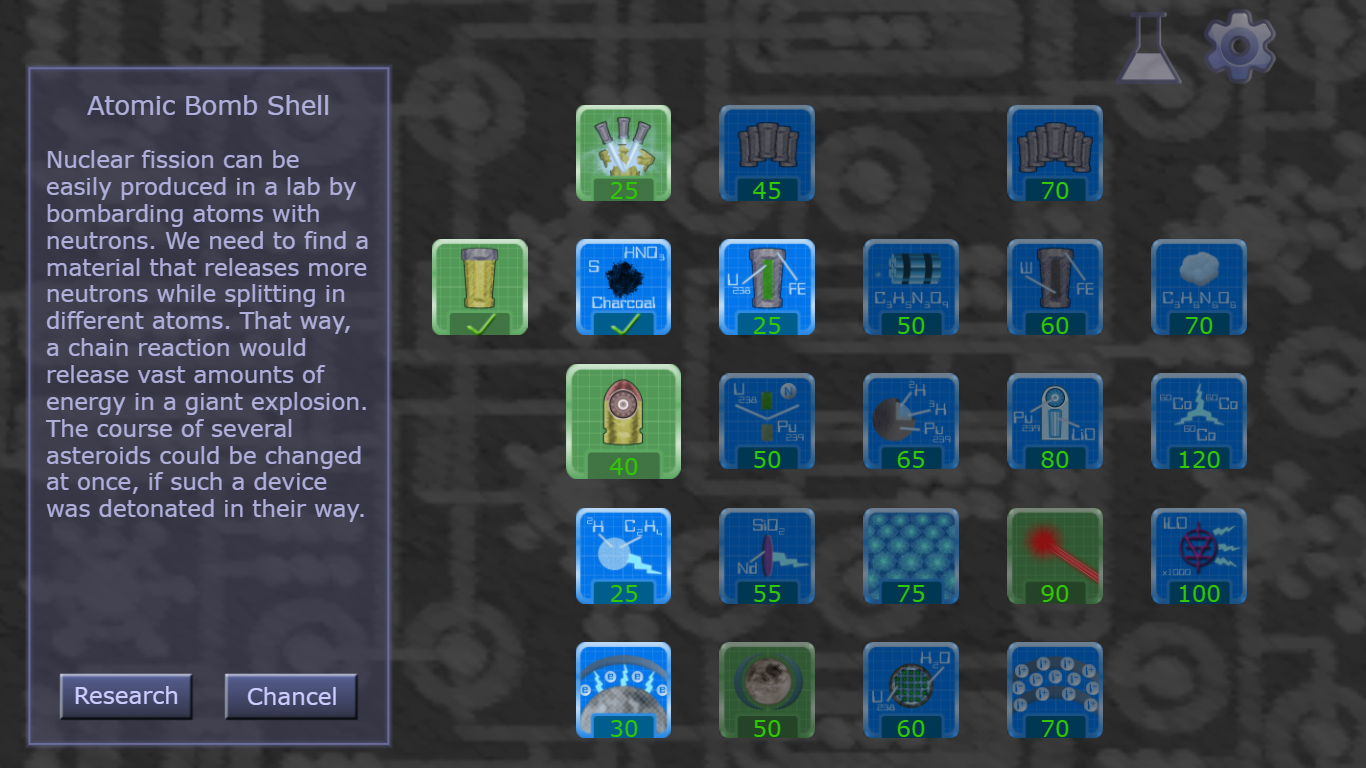Select the electron shield research costing 30
This screenshot has width=1366, height=768.
(622, 690)
